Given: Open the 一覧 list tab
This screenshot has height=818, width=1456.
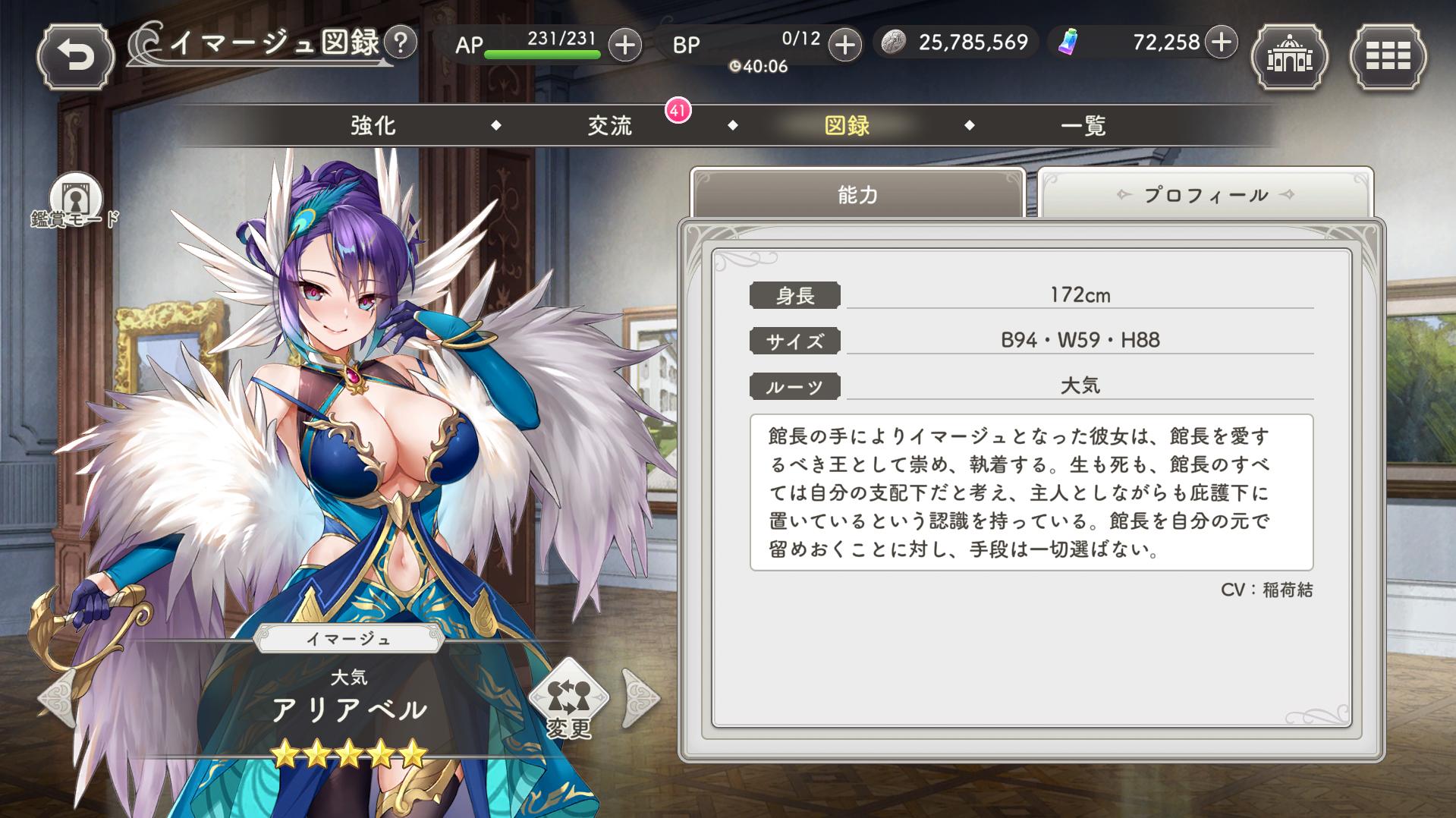Looking at the screenshot, I should click(x=1083, y=125).
